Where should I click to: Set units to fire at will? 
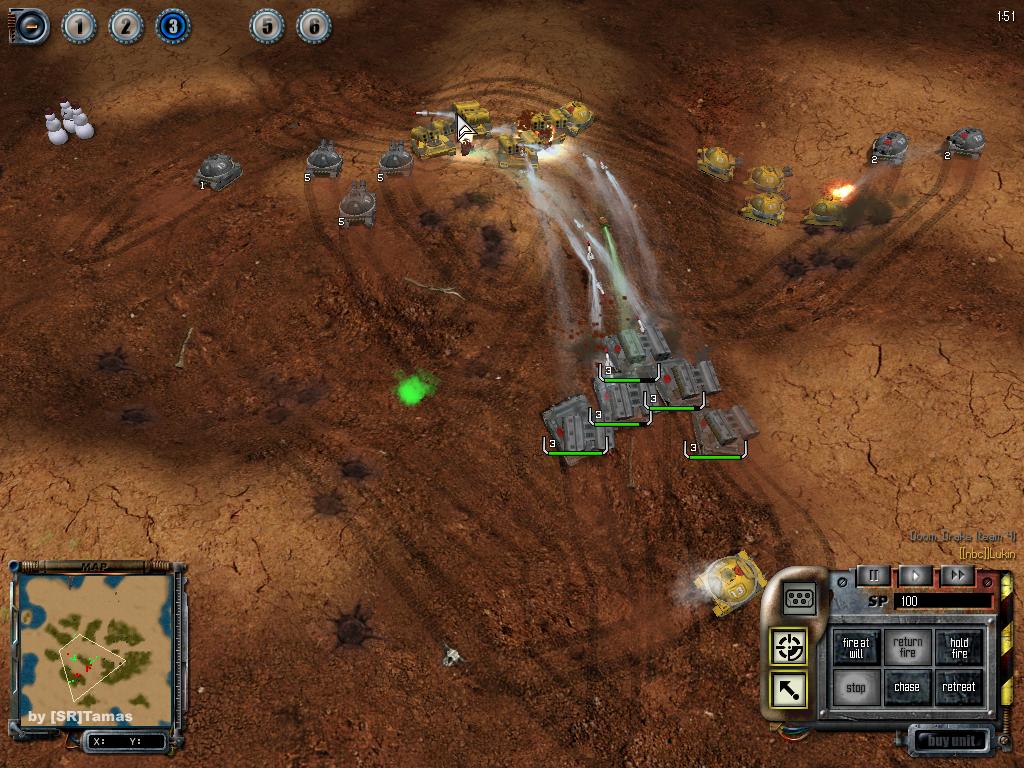click(x=857, y=648)
